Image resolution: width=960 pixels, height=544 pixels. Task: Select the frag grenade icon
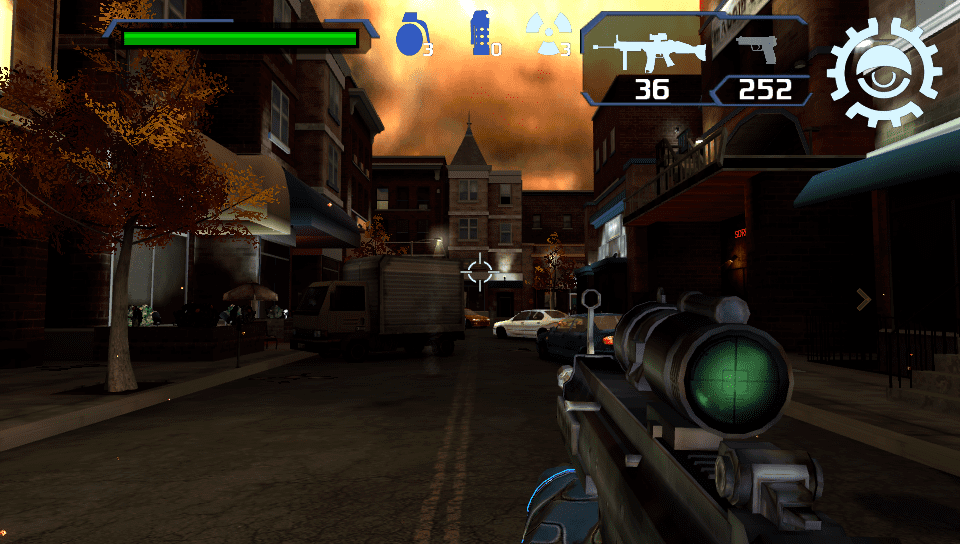411,35
